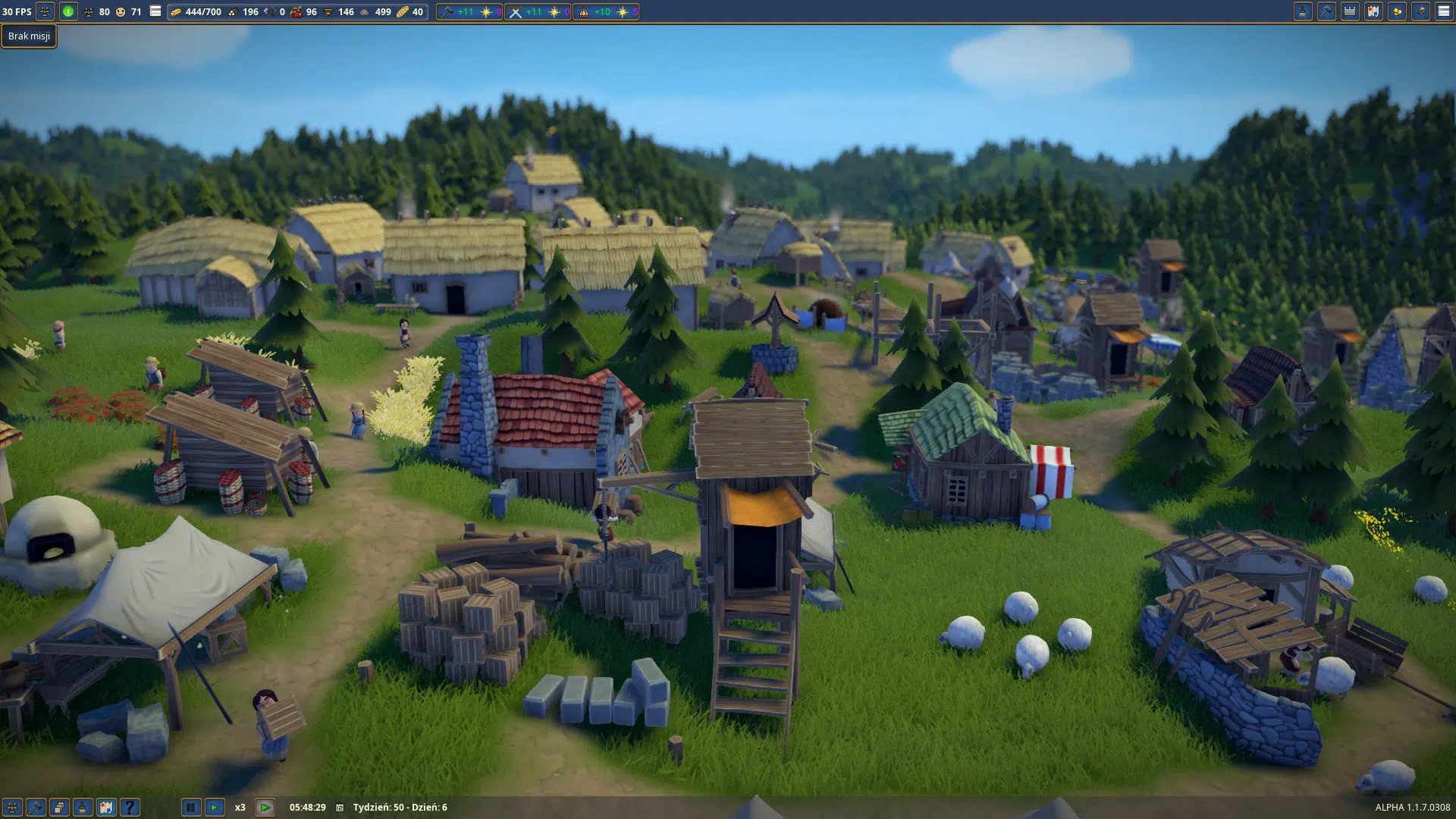Open the list menu at top-right corner
The width and height of the screenshot is (1456, 819).
(1444, 11)
